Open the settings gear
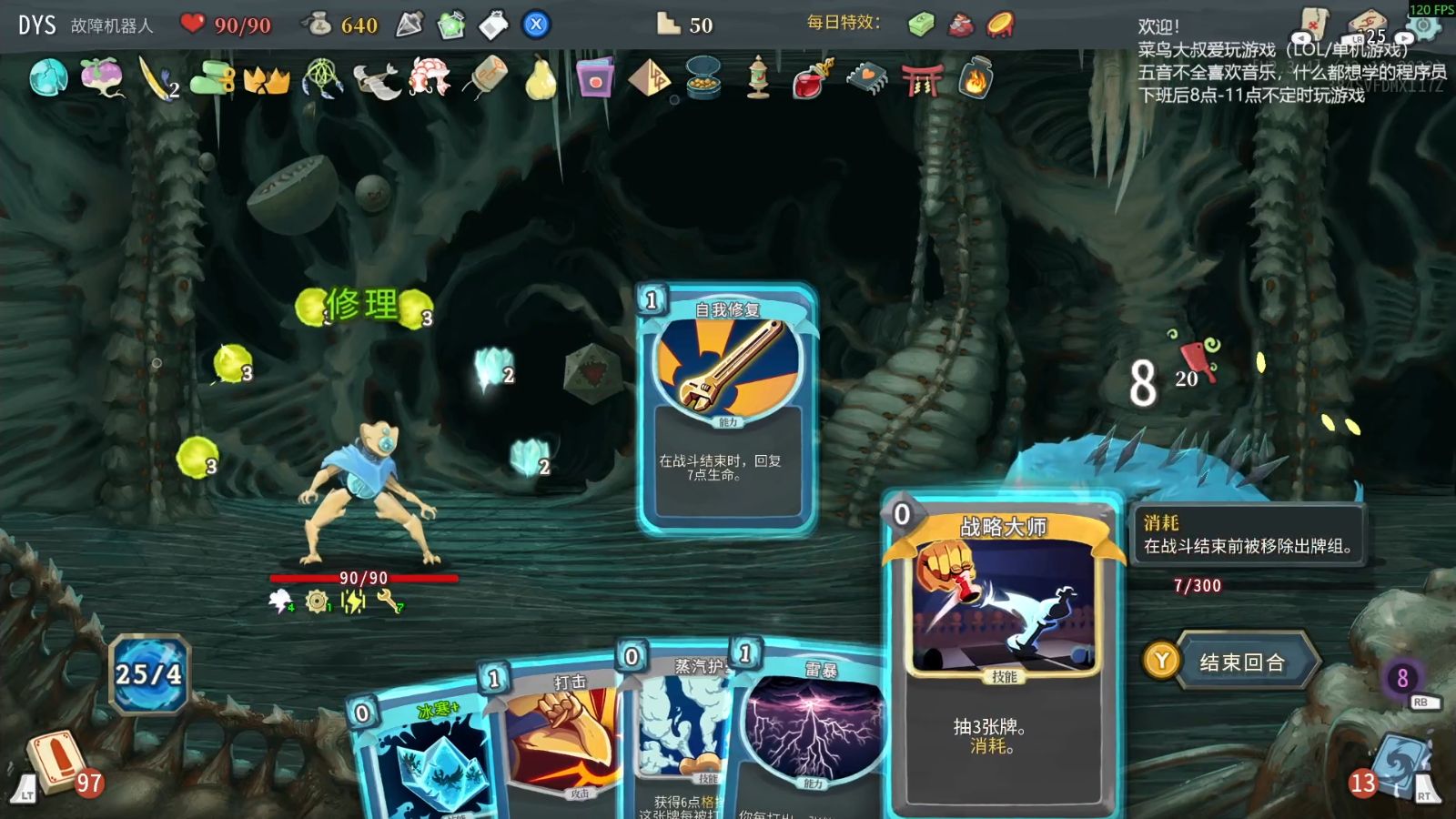Viewport: 1456px width, 819px height. tap(1424, 25)
